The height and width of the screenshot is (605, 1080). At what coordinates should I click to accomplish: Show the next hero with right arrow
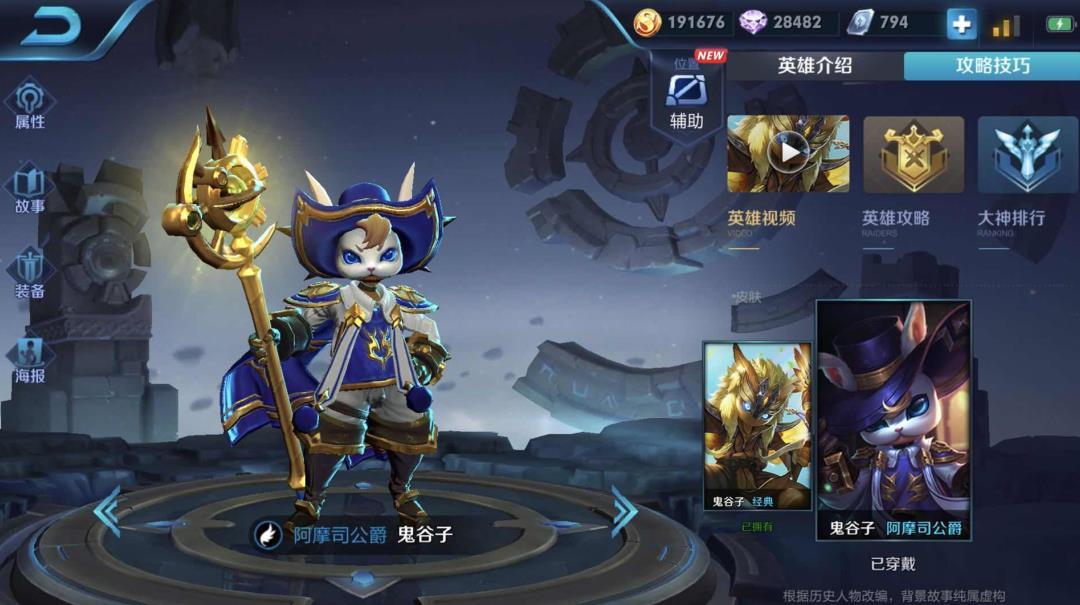625,511
